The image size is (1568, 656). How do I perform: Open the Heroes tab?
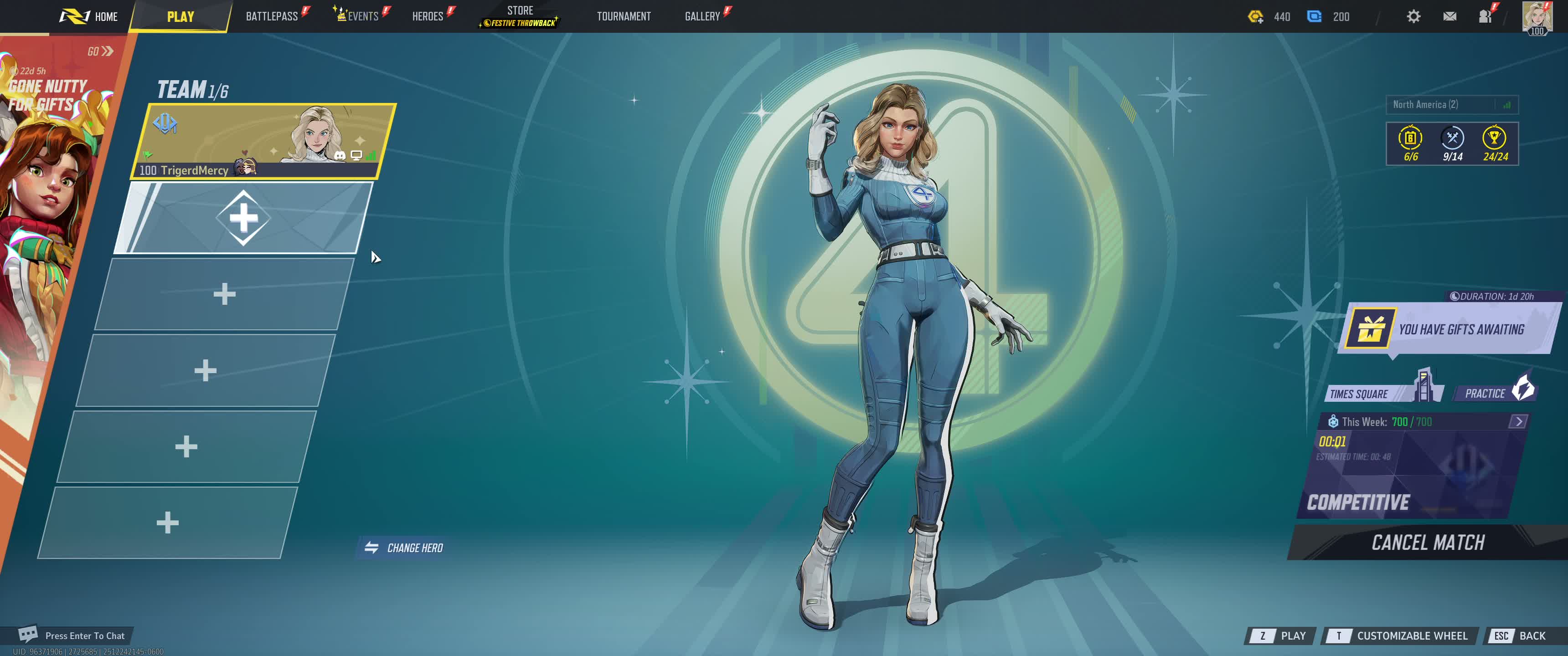428,16
